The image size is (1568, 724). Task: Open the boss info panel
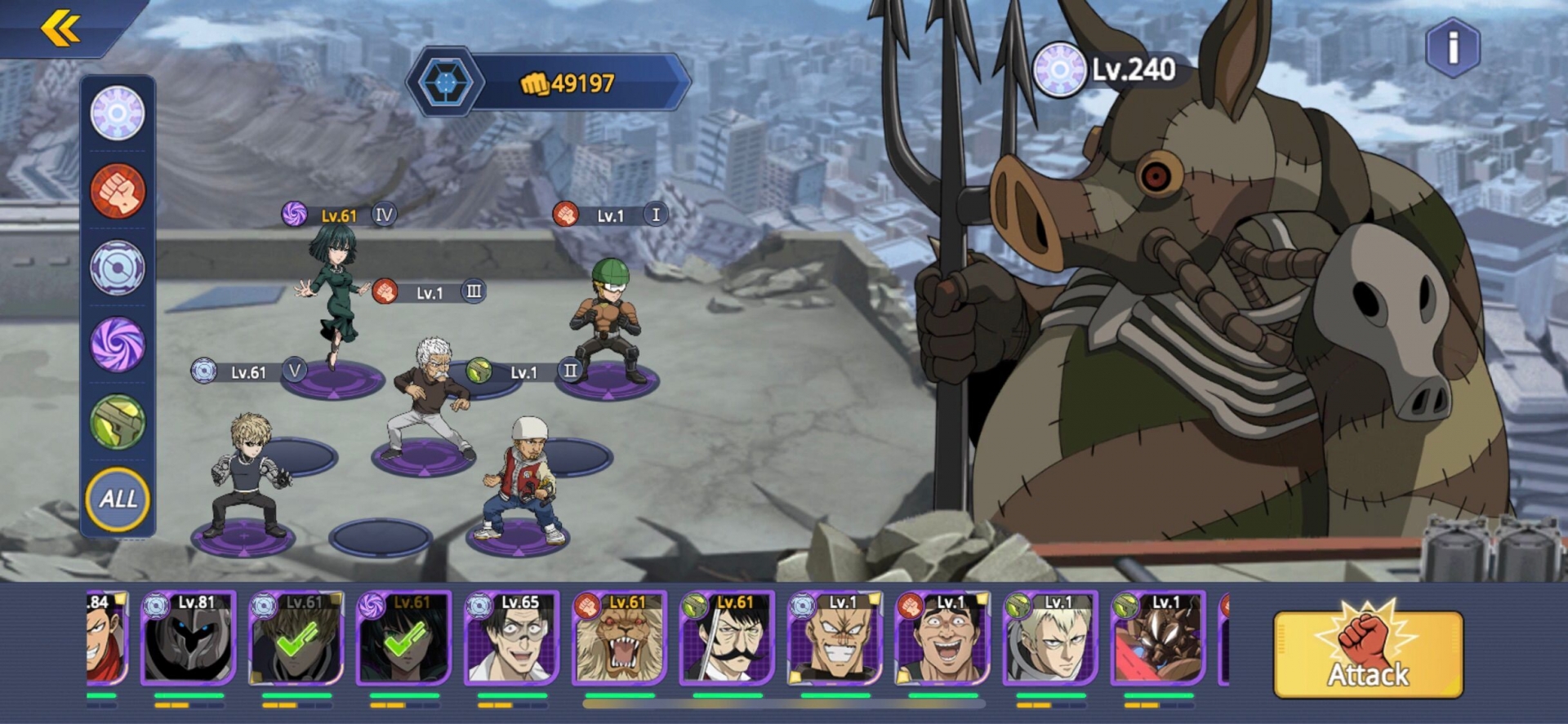[1452, 48]
